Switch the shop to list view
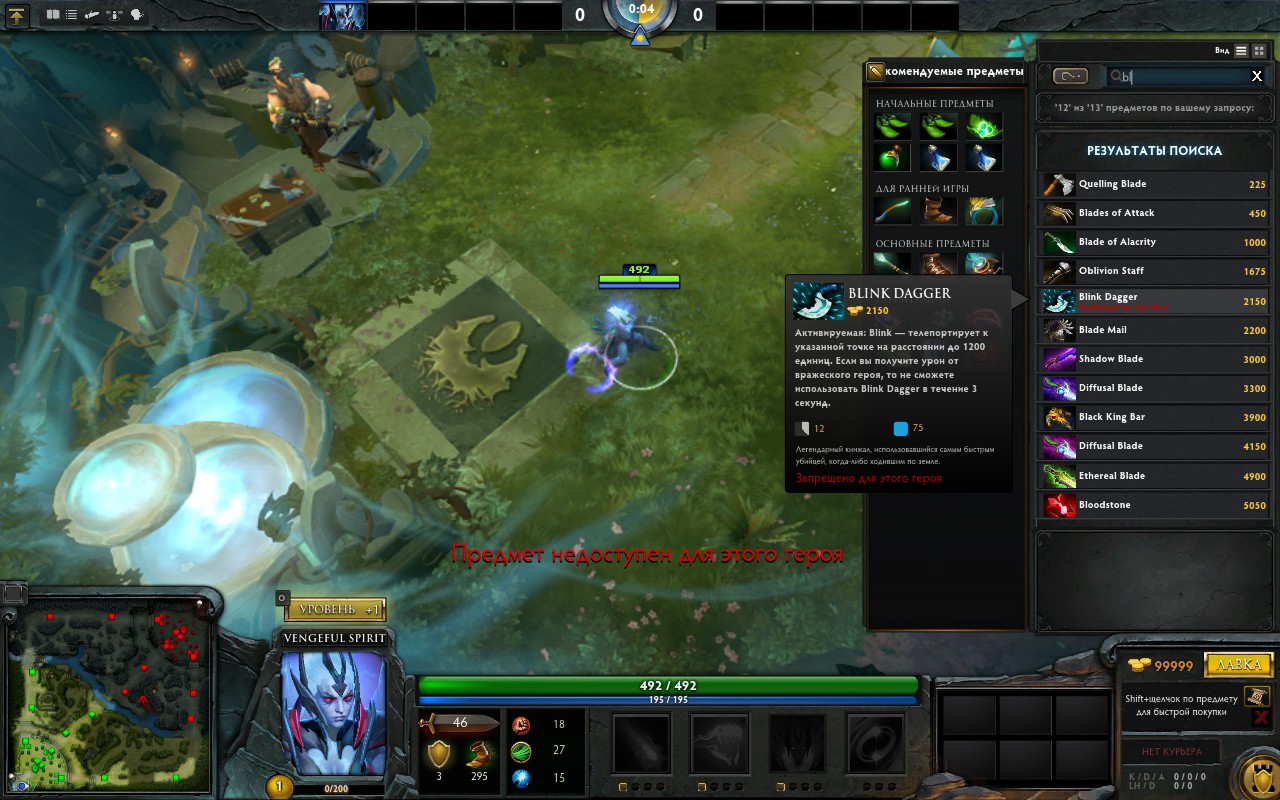 pyautogui.click(x=1241, y=50)
